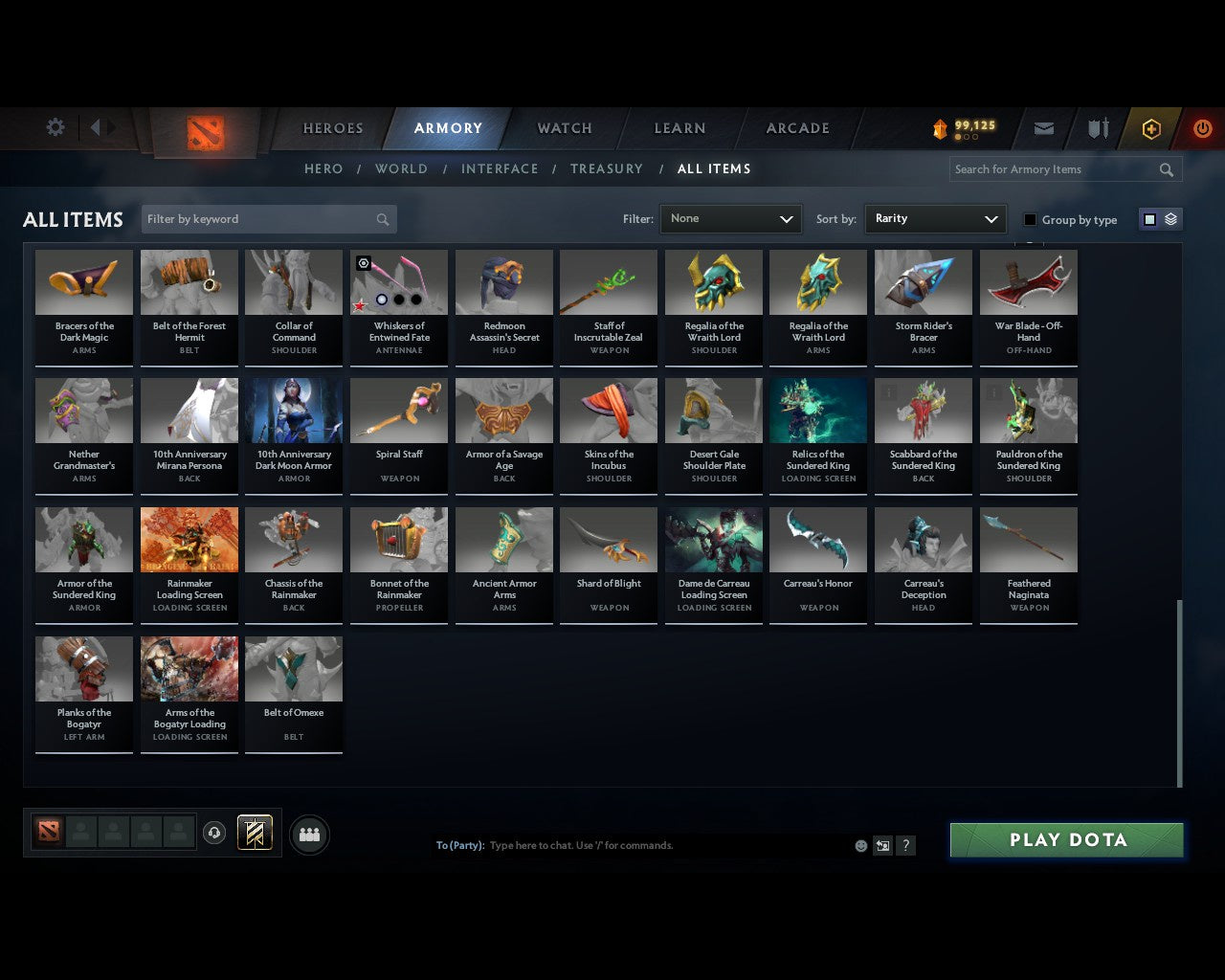Image resolution: width=1225 pixels, height=980 pixels.
Task: Enable the Group by type checkbox
Action: coord(1030,219)
